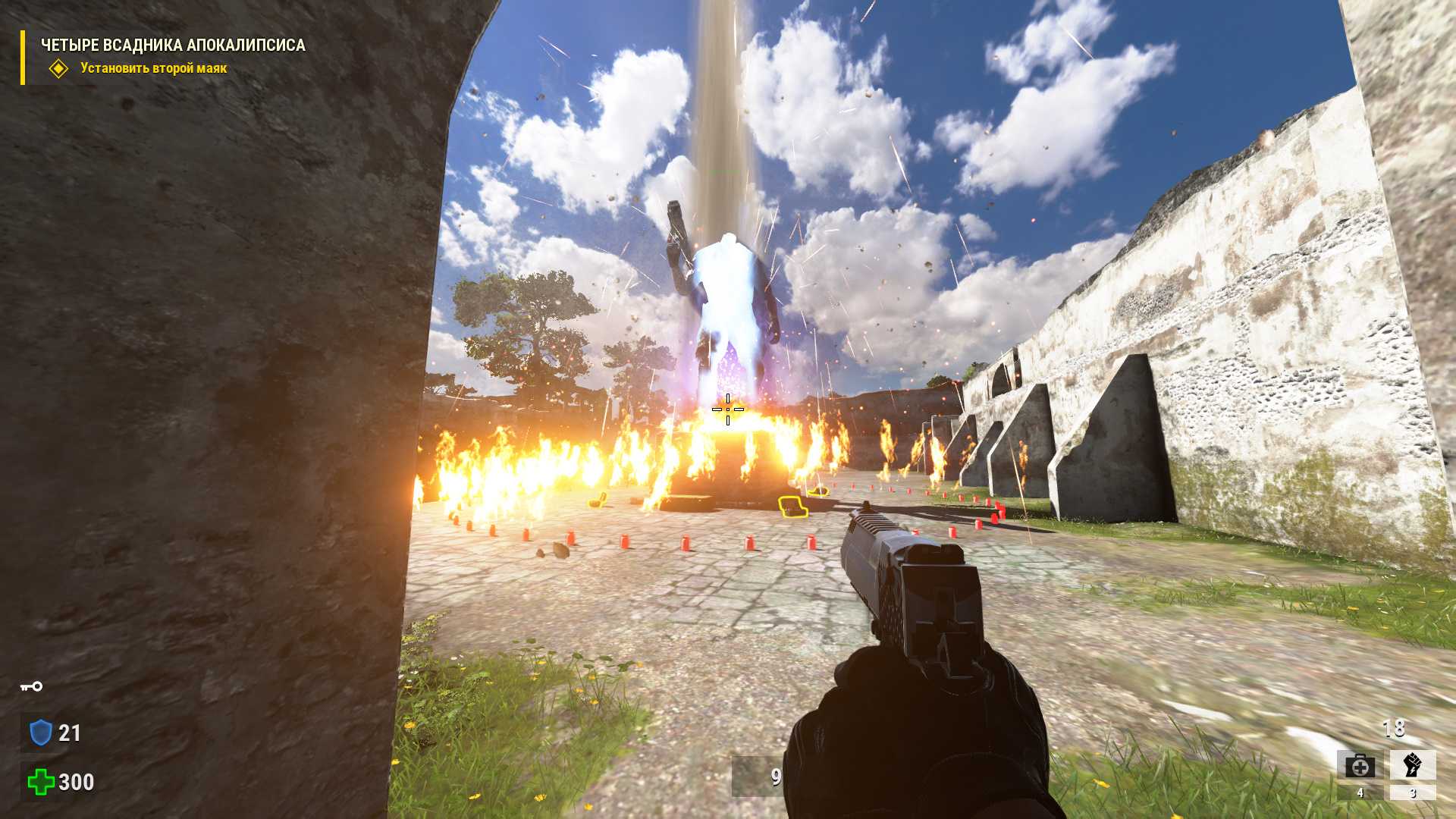This screenshot has width=1456, height=819.
Task: Click the key icon above the armor
Action: pyautogui.click(x=31, y=687)
